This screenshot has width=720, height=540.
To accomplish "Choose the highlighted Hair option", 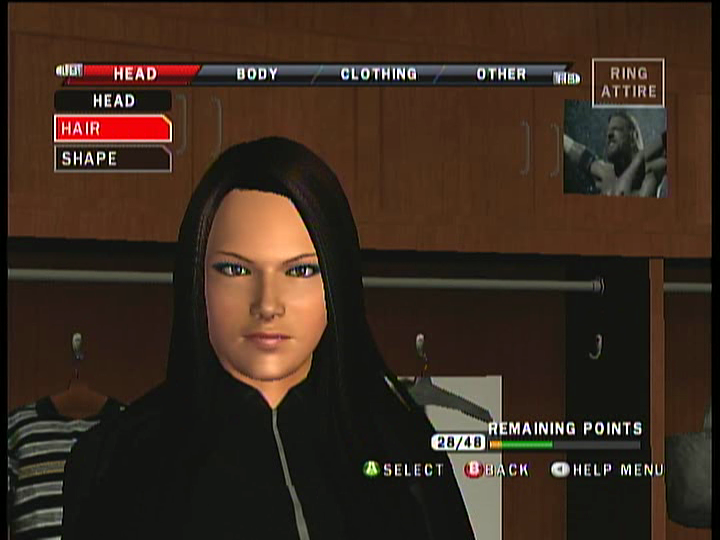I will click(112, 129).
